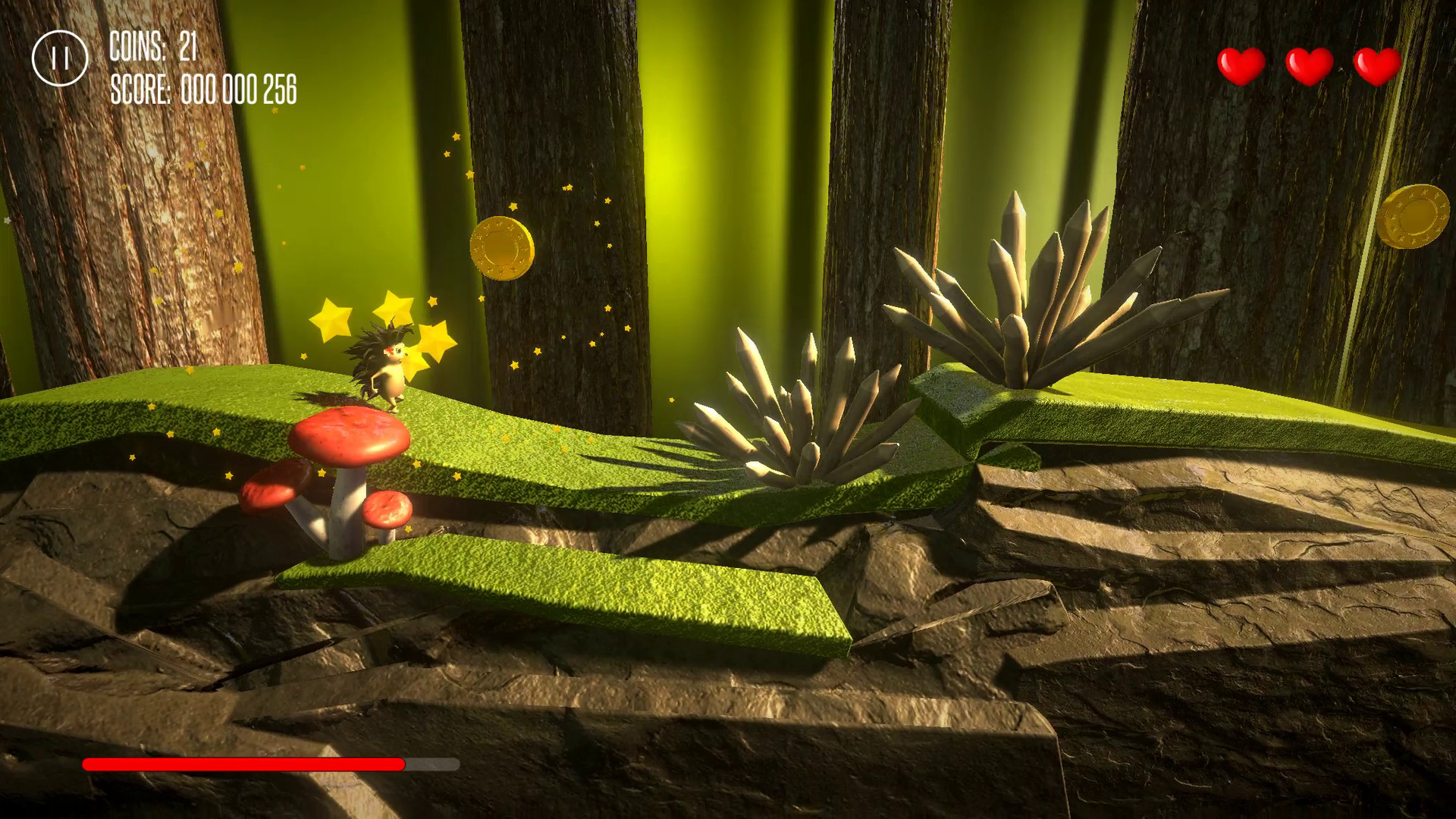Click the star above the hedgehog's head

pyautogui.click(x=394, y=306)
